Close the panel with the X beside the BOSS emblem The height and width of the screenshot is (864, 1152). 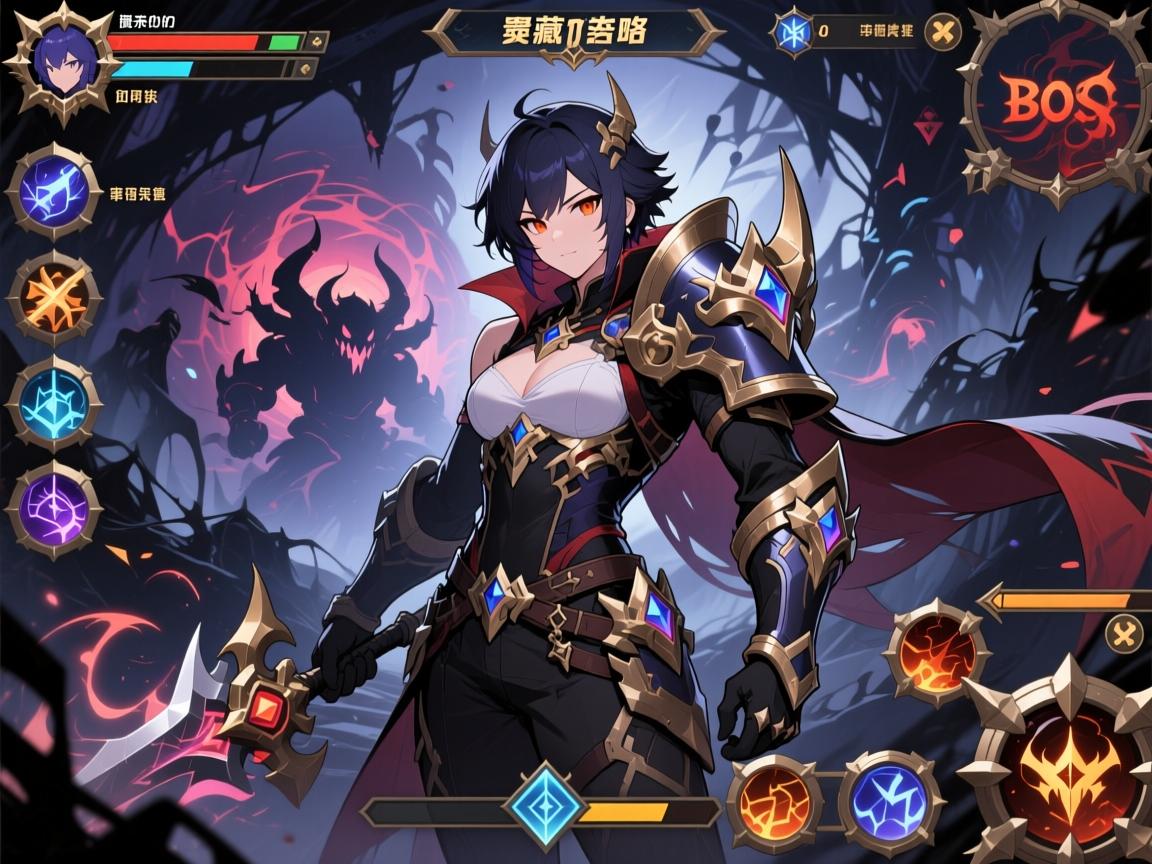(942, 32)
